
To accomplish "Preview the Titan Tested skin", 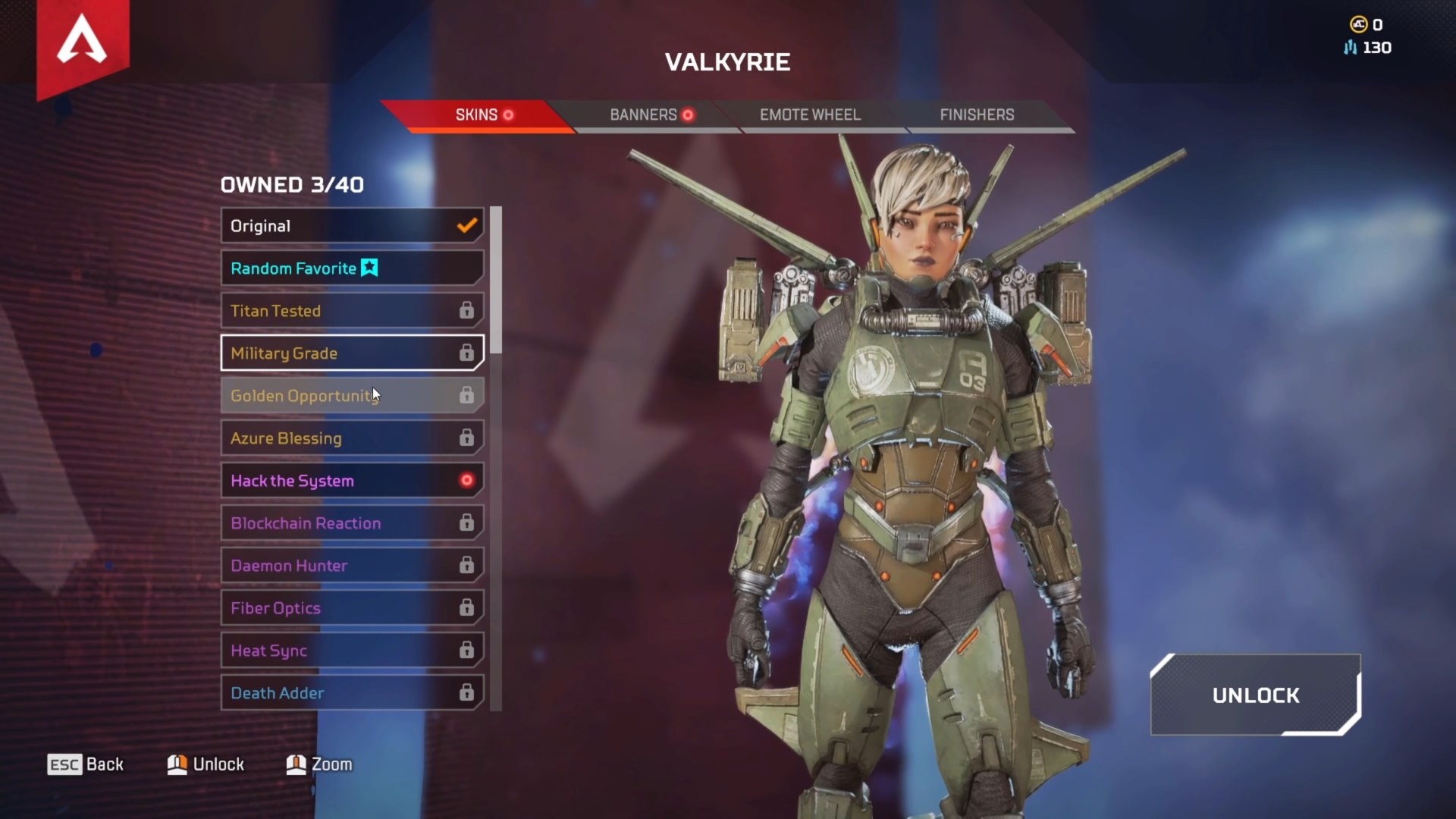I will point(352,311).
